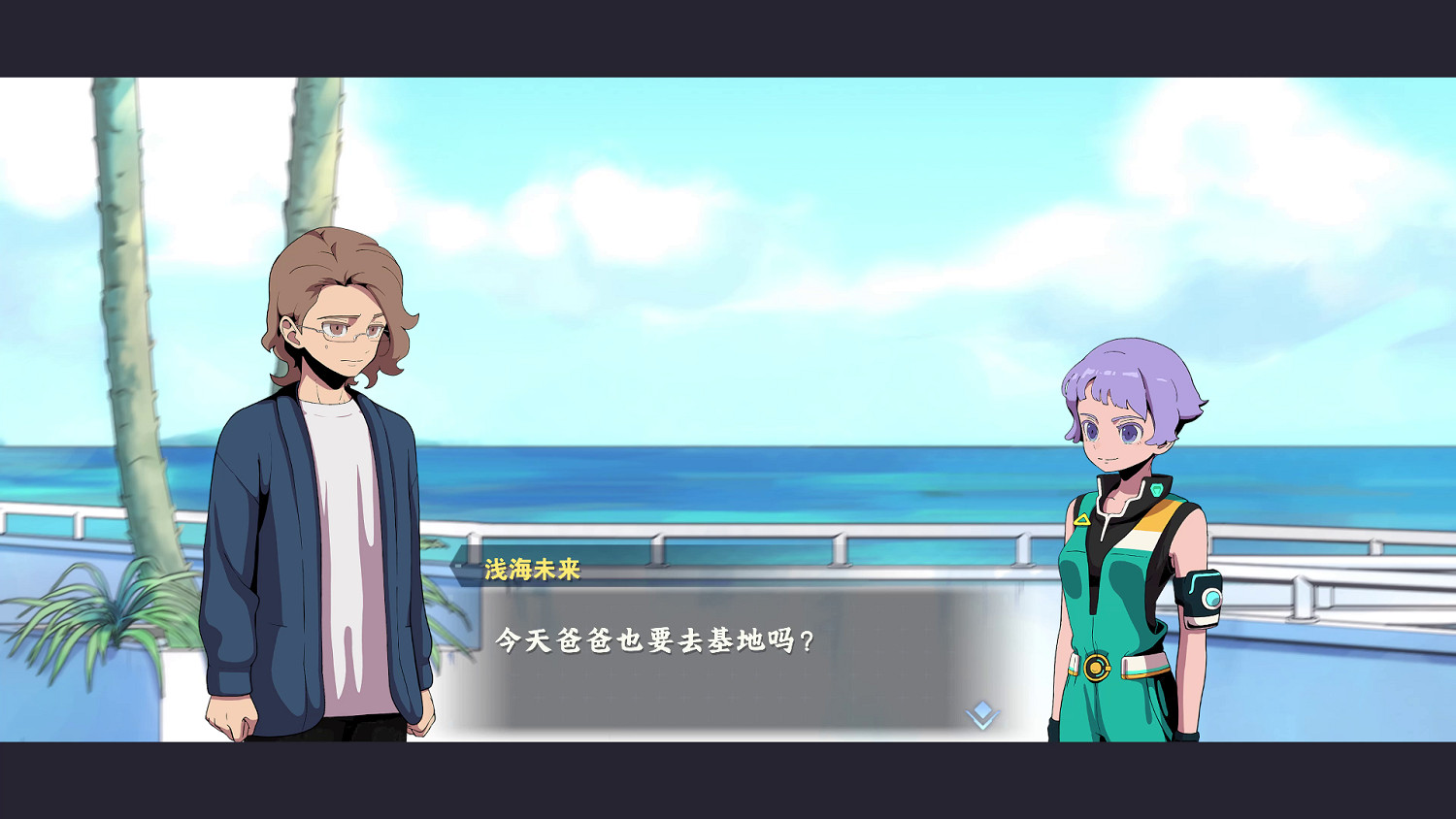Screen dimensions: 1456x819
Task: Click the teal triangle badge on Mirai's shoulder
Action: pyautogui.click(x=1082, y=519)
